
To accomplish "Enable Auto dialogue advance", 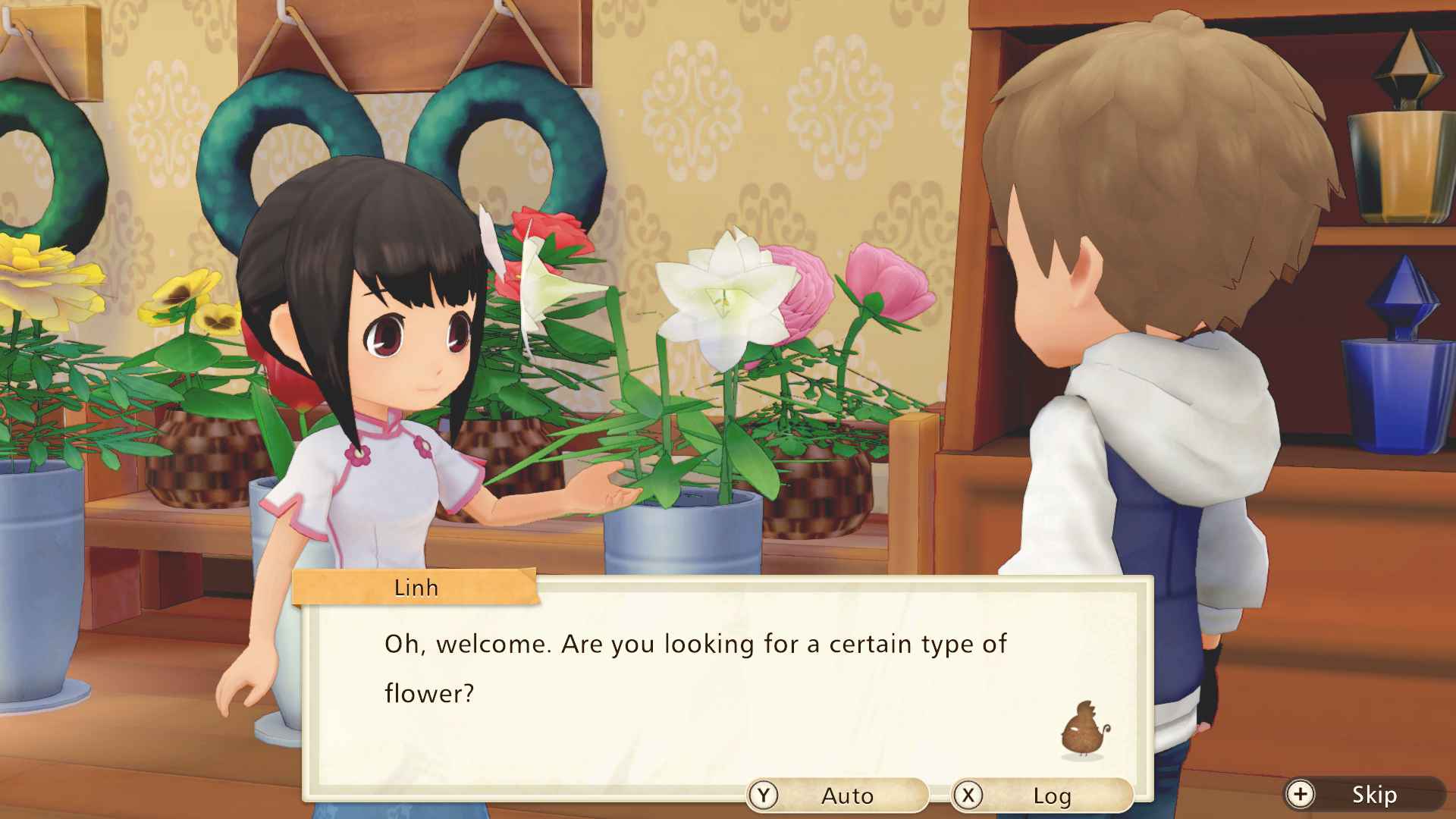I will tap(837, 795).
